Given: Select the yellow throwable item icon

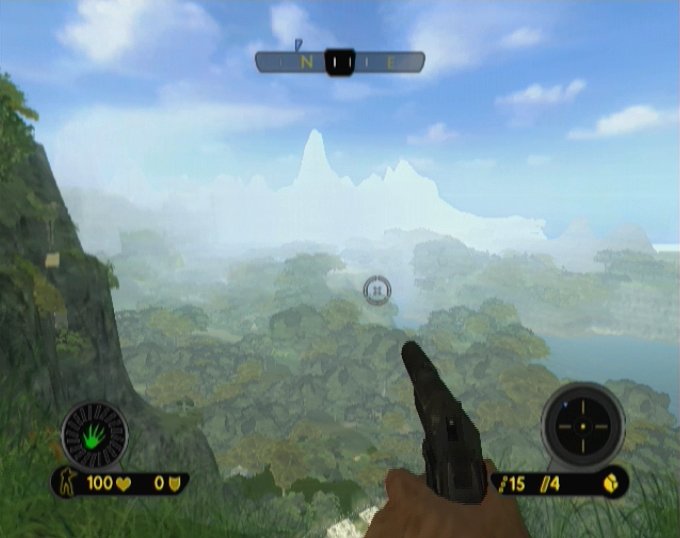Looking at the screenshot, I should pos(609,483).
